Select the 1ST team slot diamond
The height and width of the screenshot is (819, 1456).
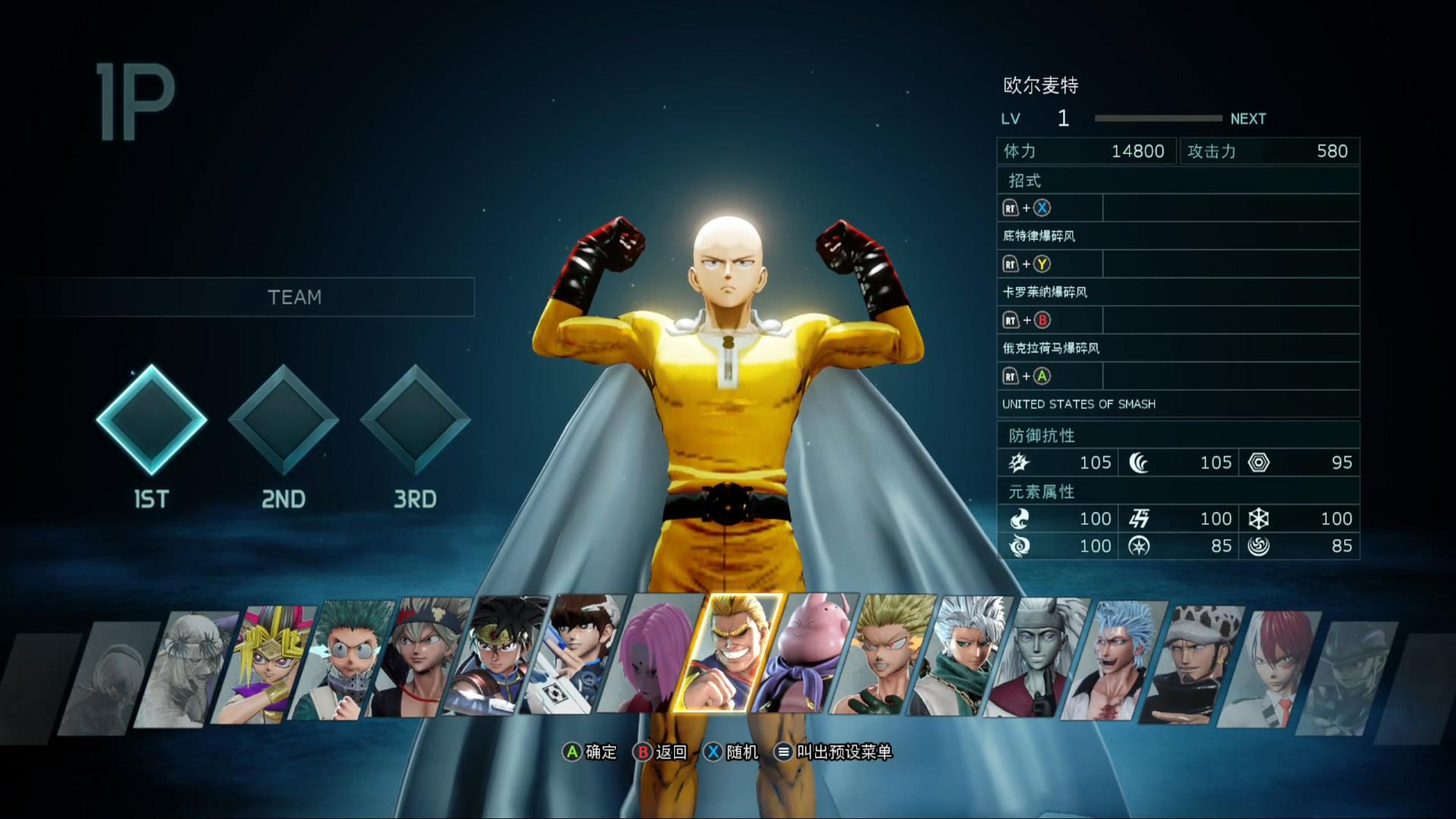[x=152, y=419]
